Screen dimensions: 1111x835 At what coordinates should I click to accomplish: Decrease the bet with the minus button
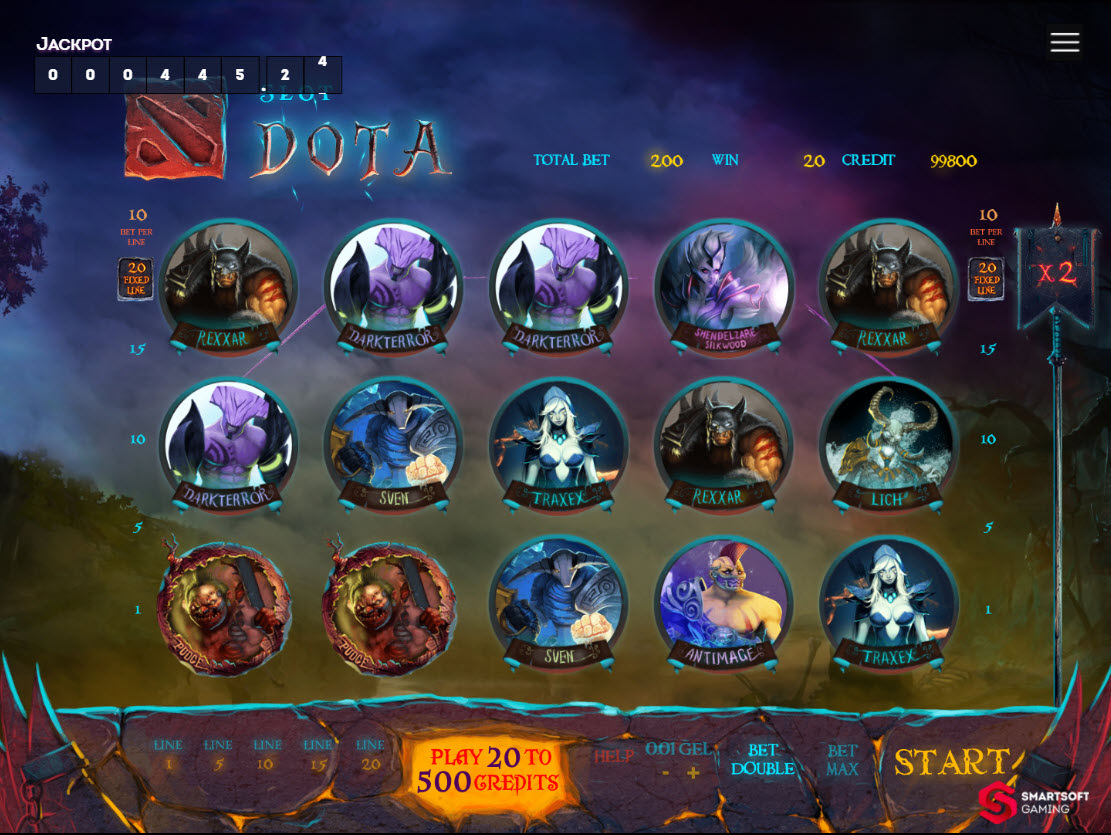point(666,773)
